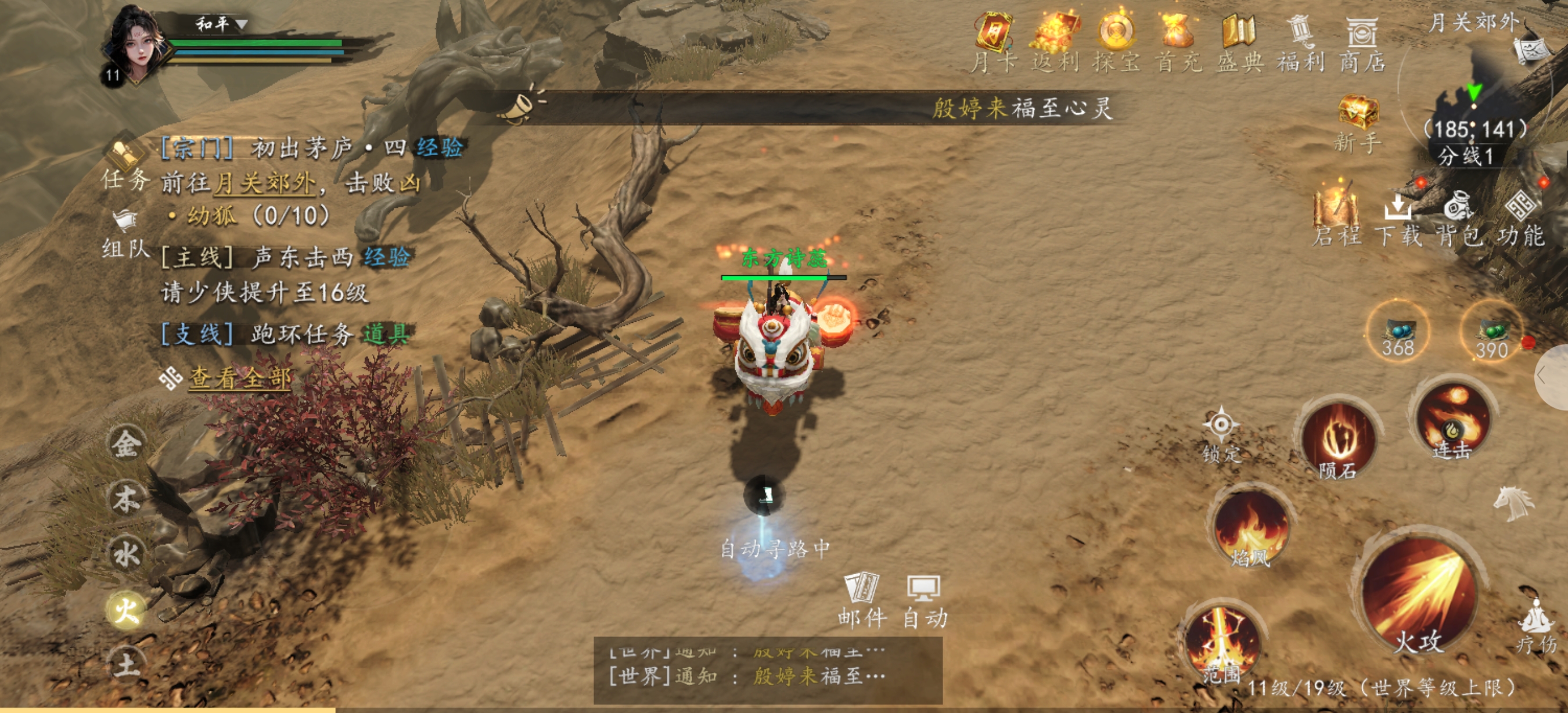View all quests via 查看全部
The height and width of the screenshot is (713, 1568).
(x=239, y=379)
